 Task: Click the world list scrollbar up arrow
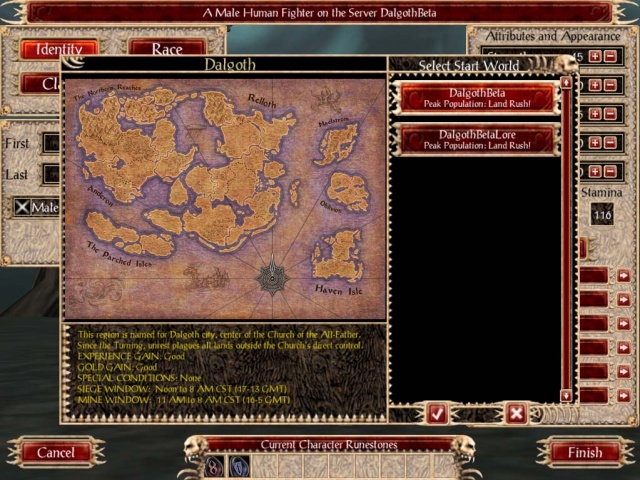(x=567, y=83)
